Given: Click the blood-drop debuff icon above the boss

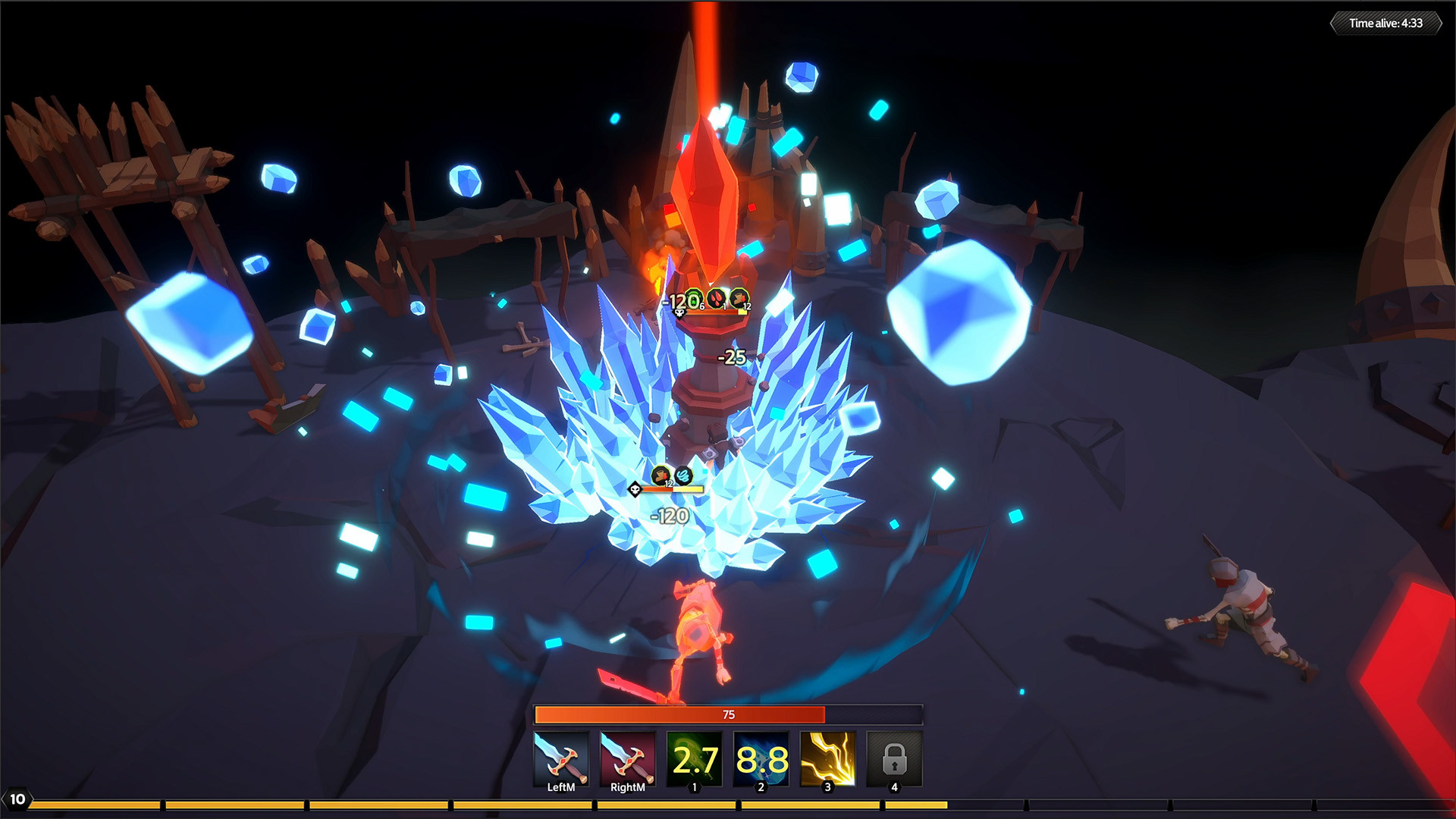Looking at the screenshot, I should click(716, 298).
